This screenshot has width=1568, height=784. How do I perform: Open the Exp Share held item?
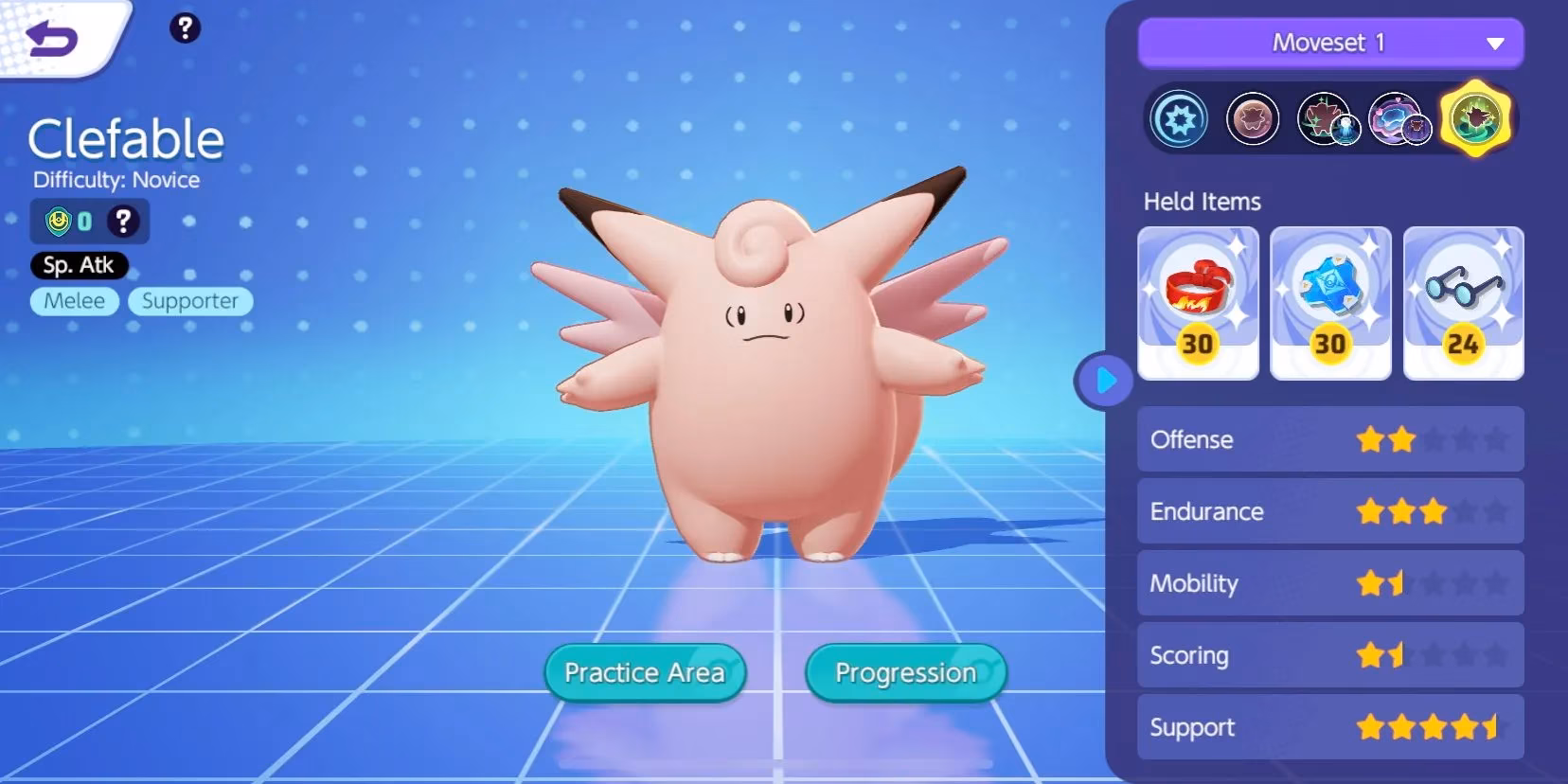[1331, 301]
